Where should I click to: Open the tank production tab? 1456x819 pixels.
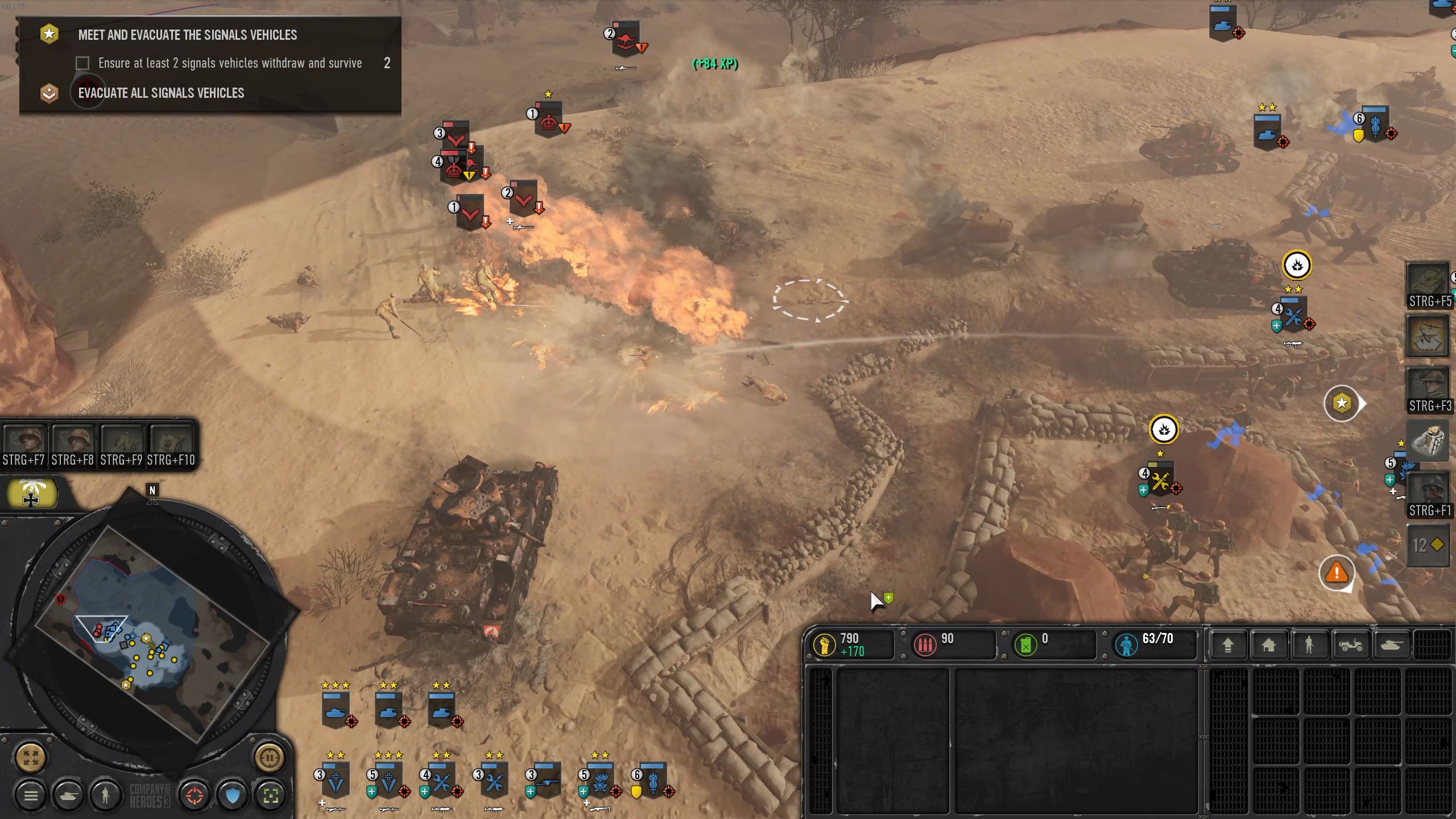[1391, 644]
